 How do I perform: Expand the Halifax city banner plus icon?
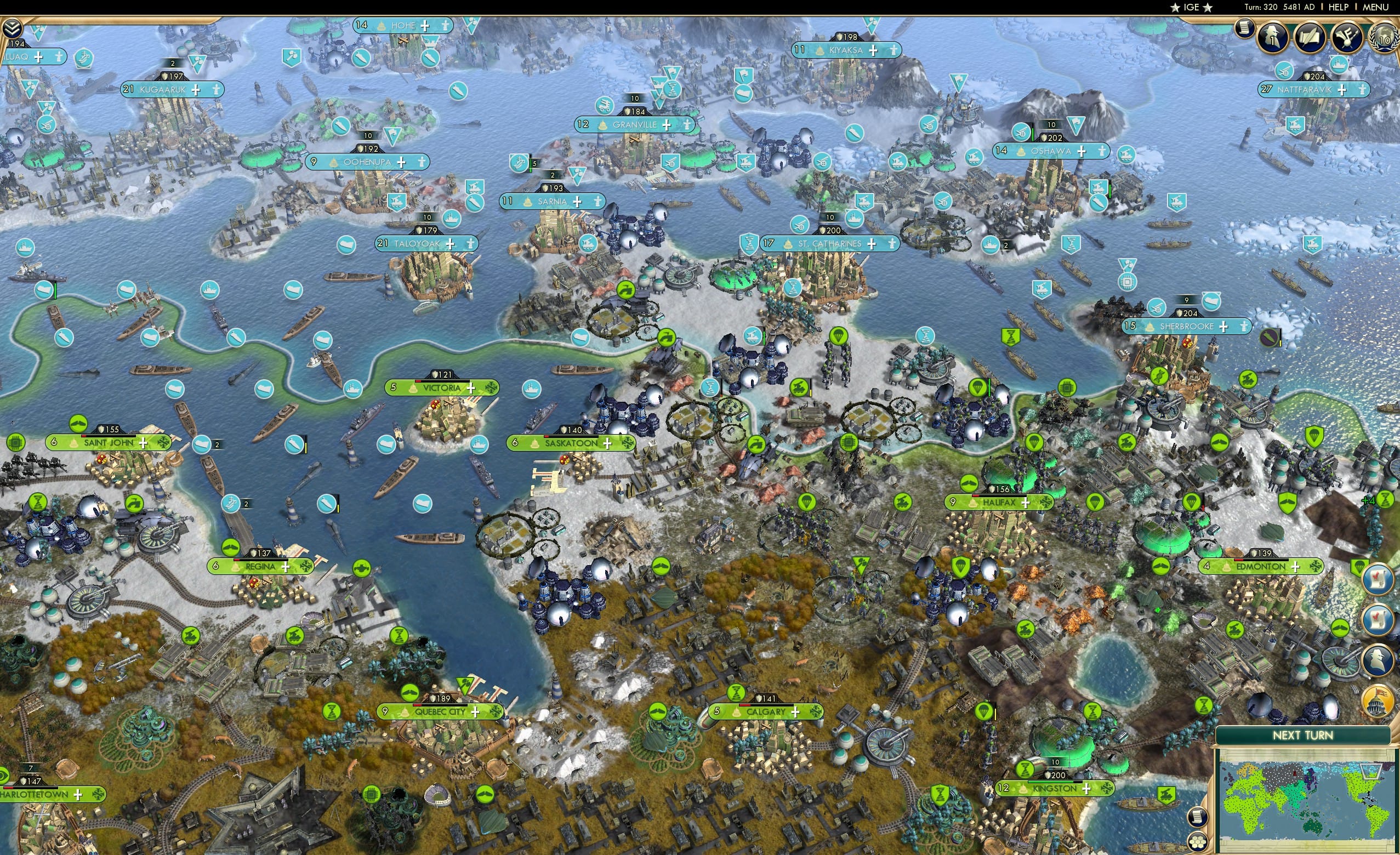[1025, 503]
